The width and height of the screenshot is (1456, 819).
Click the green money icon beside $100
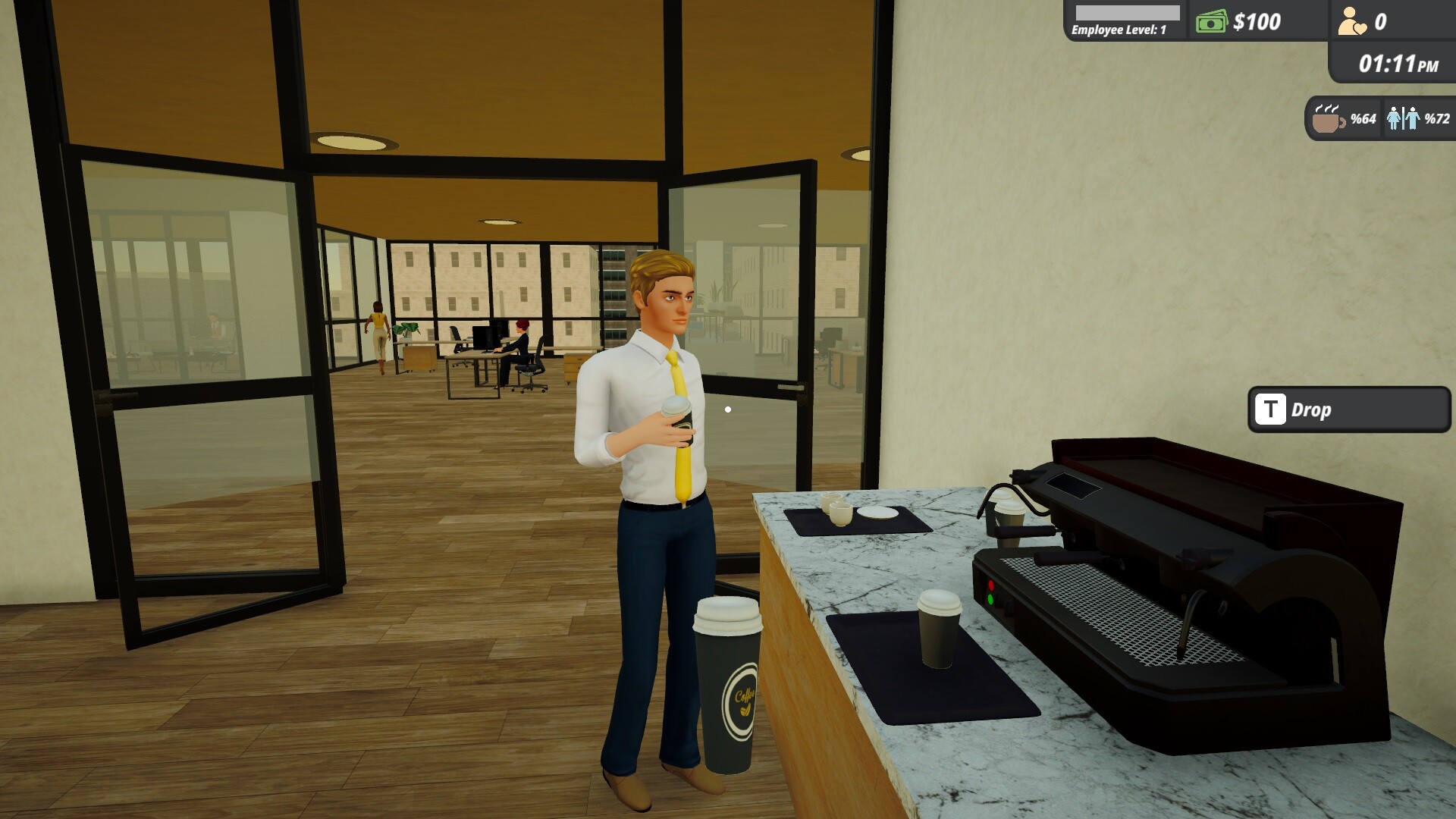(x=1211, y=21)
